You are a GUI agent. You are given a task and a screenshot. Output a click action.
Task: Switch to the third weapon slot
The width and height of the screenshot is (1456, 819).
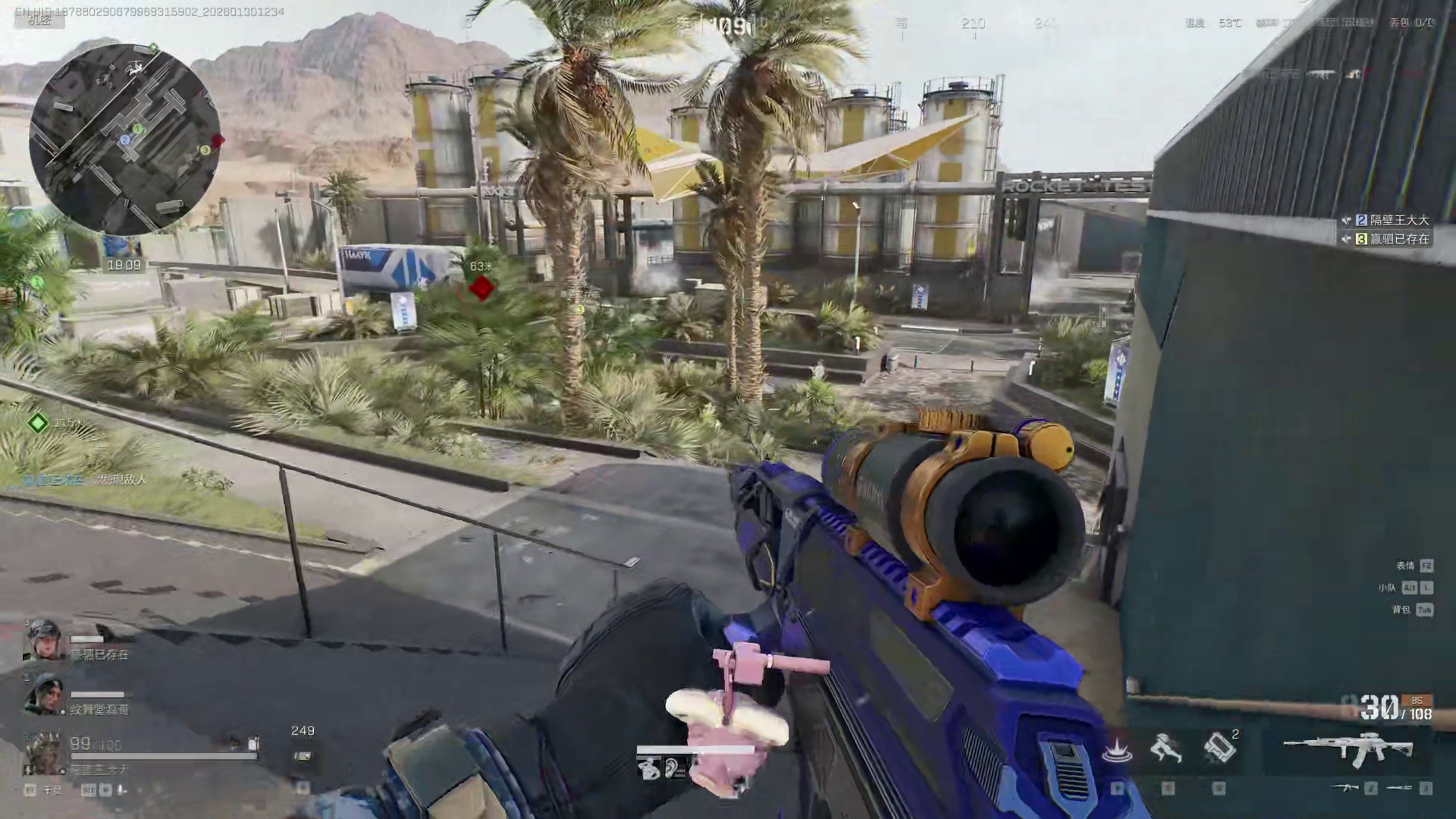(1400, 789)
